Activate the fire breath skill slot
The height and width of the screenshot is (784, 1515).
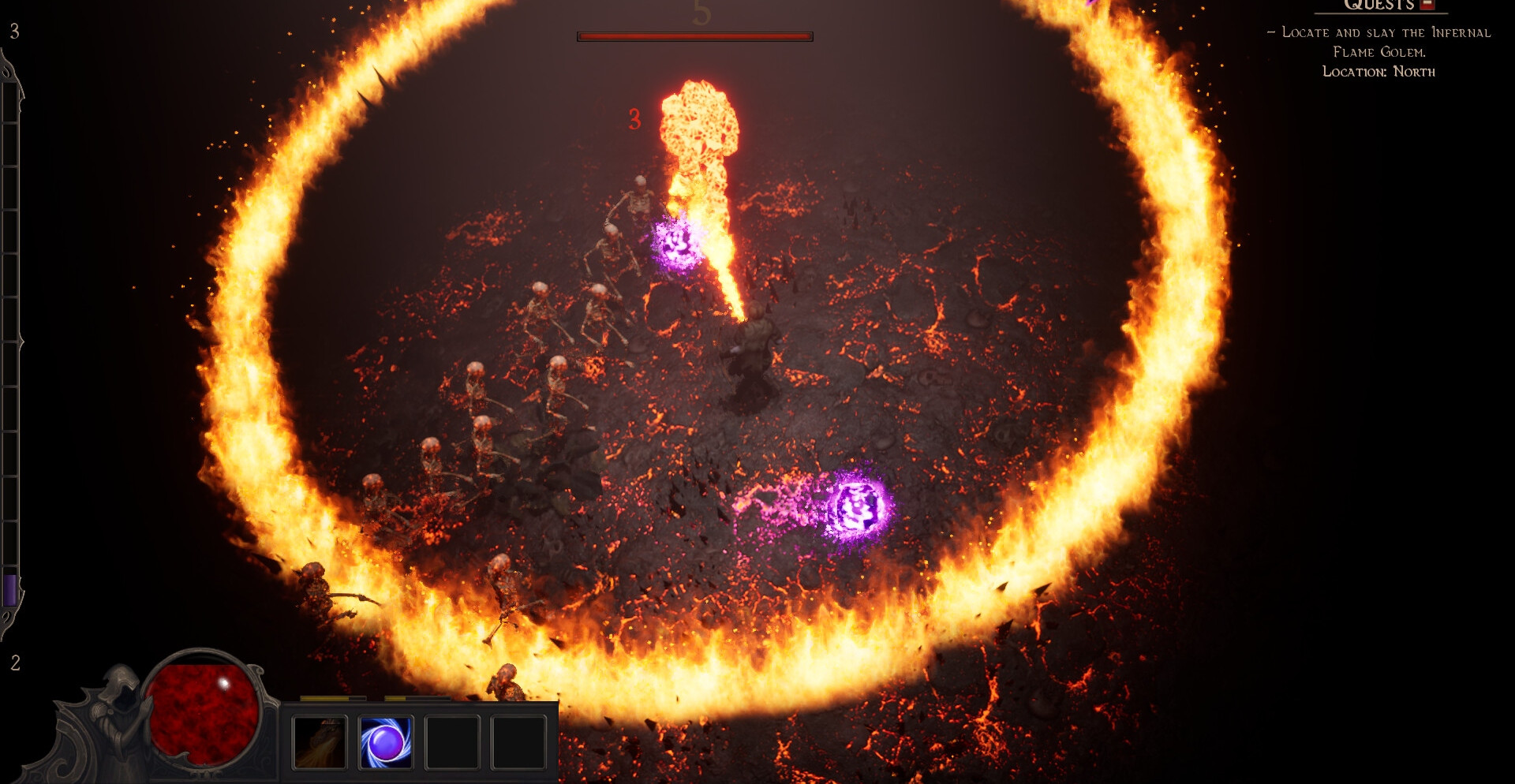(x=320, y=741)
